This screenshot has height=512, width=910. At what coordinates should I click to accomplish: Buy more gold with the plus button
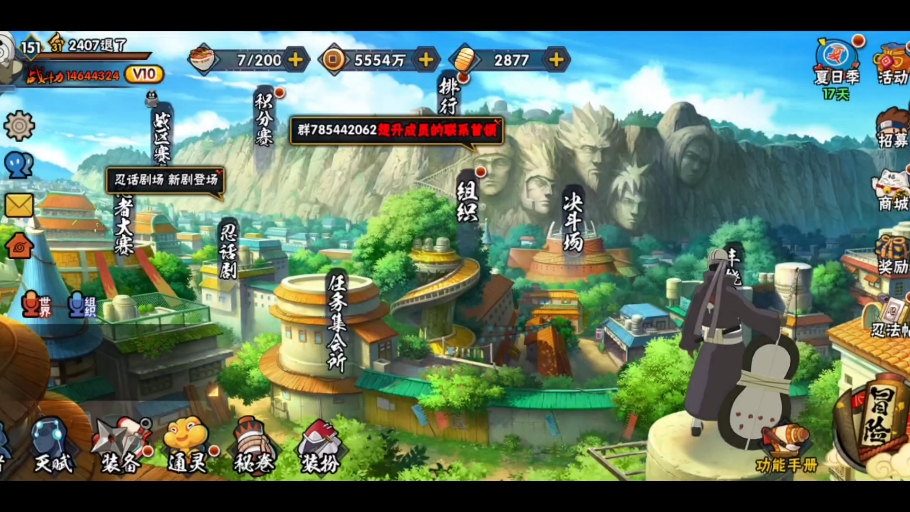click(557, 59)
